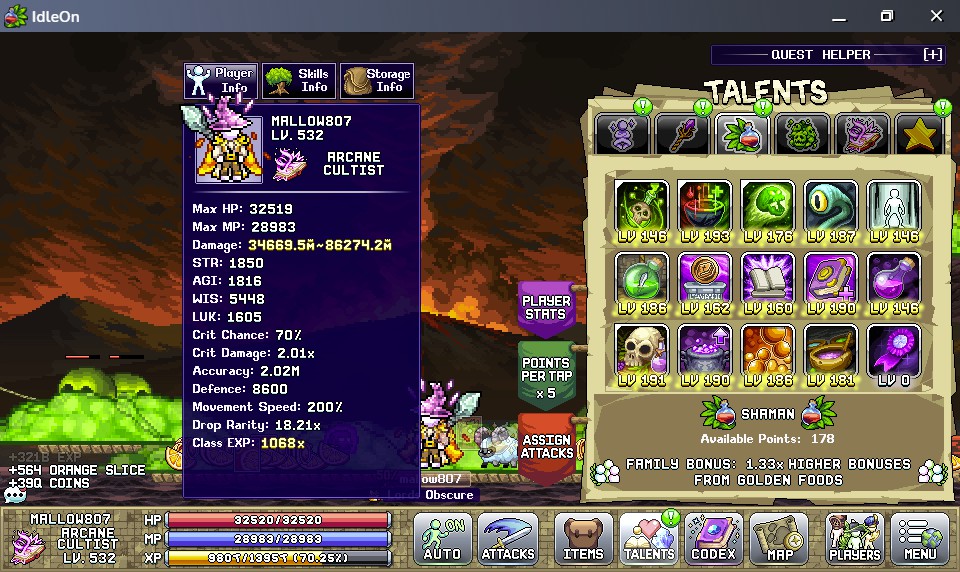This screenshot has width=960, height=572.
Task: Close the Talents window via bottom bar
Action: click(649, 538)
